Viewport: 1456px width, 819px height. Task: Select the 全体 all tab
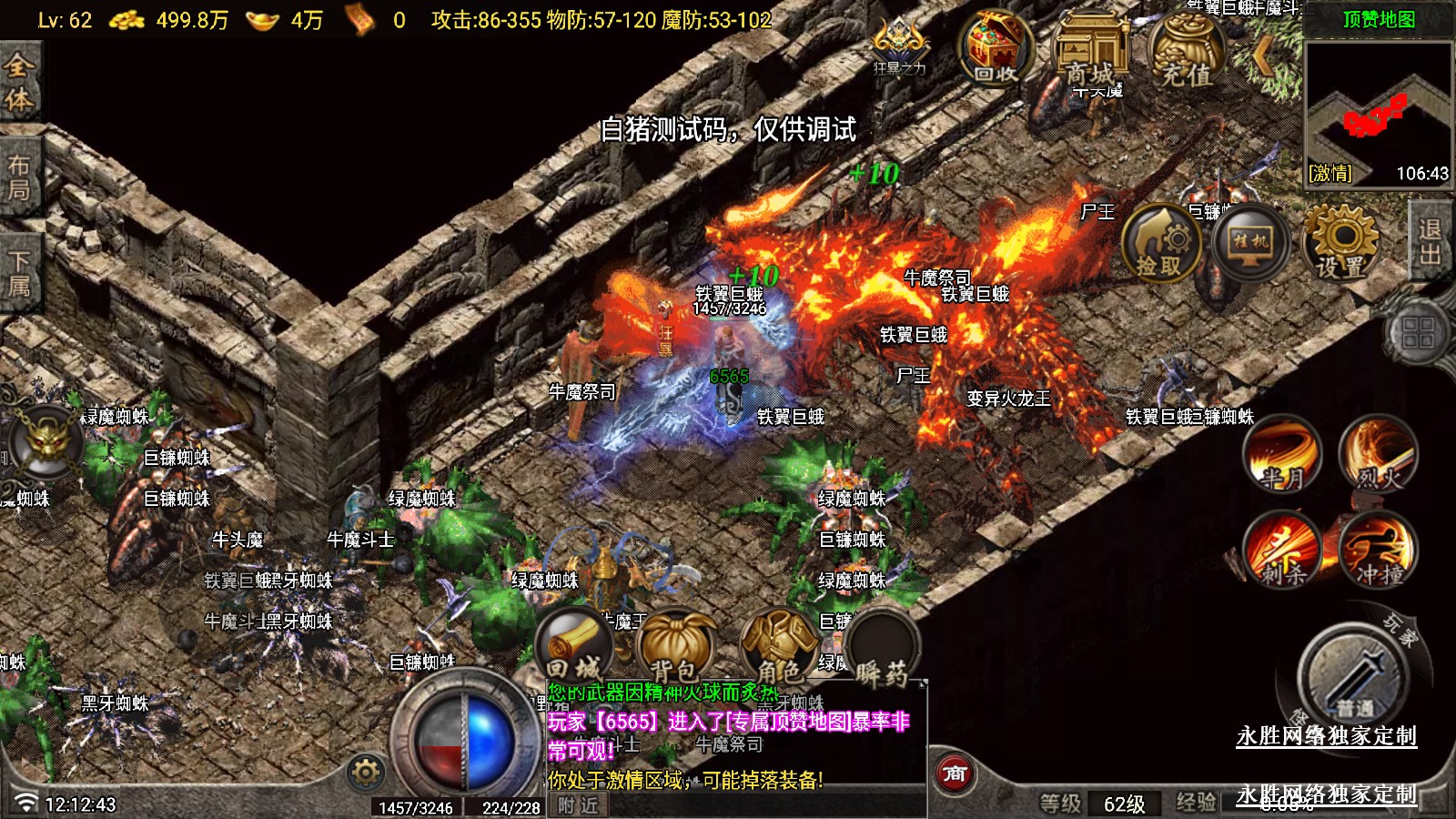click(x=19, y=82)
